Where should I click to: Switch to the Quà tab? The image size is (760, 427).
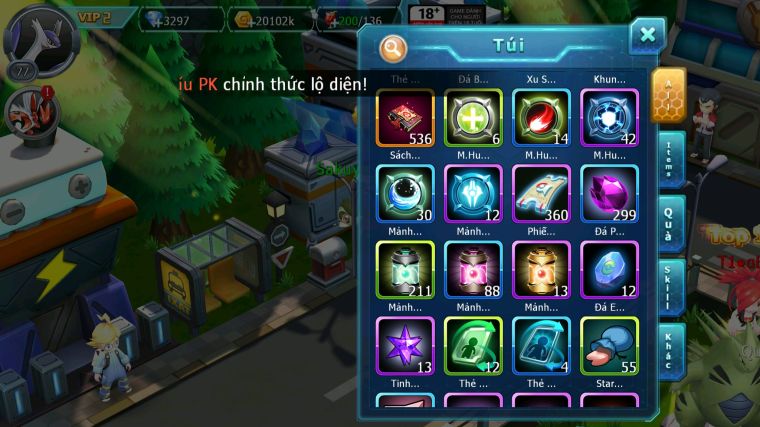[x=671, y=218]
